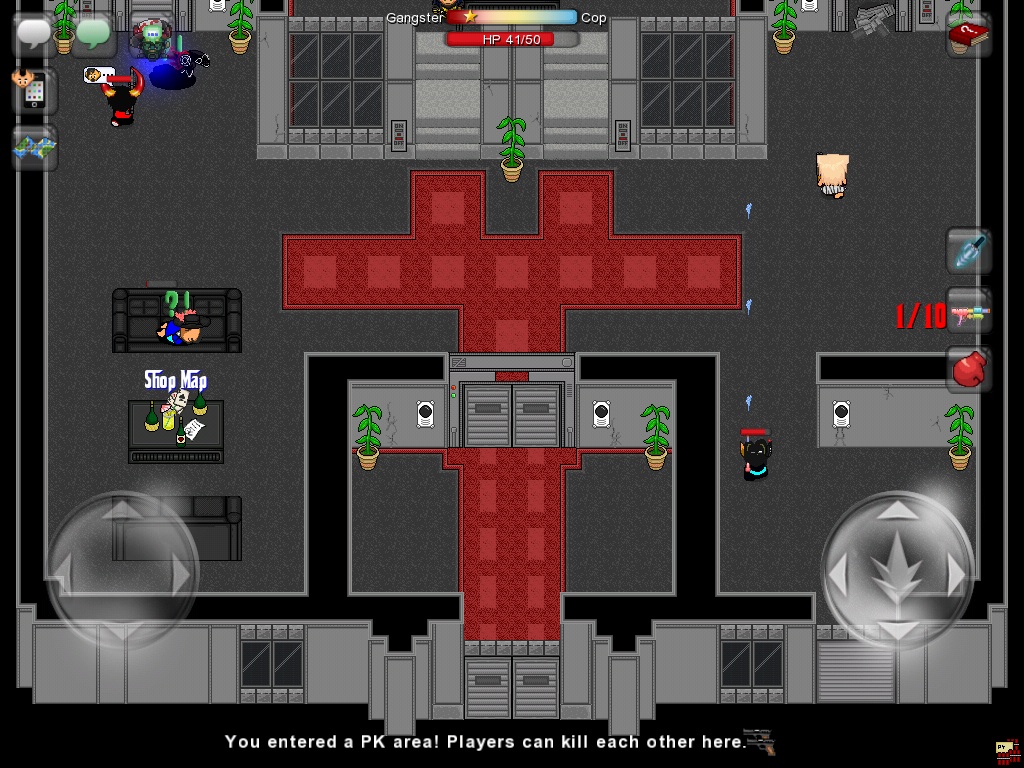Show the world map
Viewport: 1024px width, 768px height.
pyautogui.click(x=34, y=148)
